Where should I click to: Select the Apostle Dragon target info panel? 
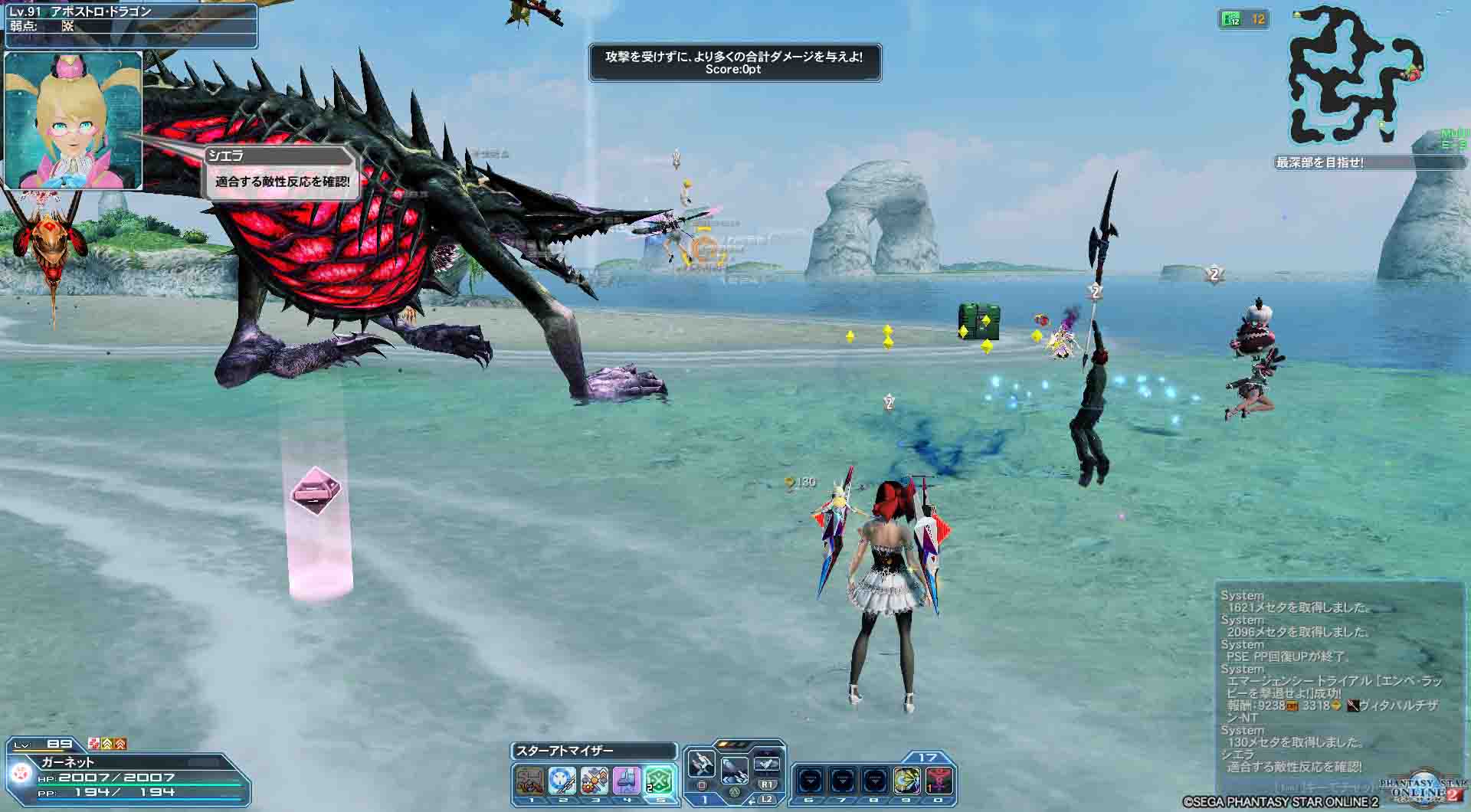(x=129, y=19)
